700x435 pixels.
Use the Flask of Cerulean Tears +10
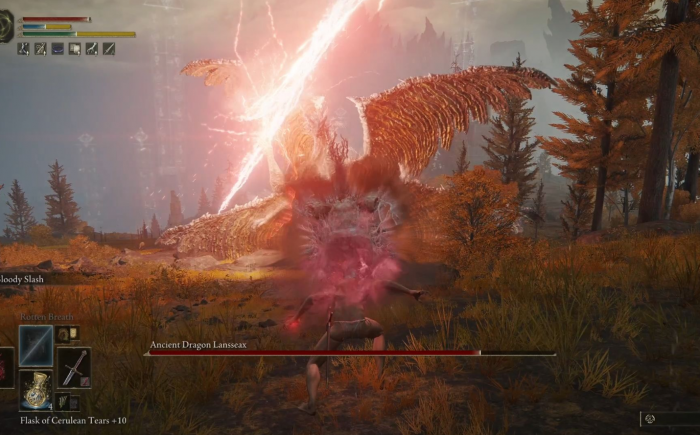[36, 391]
